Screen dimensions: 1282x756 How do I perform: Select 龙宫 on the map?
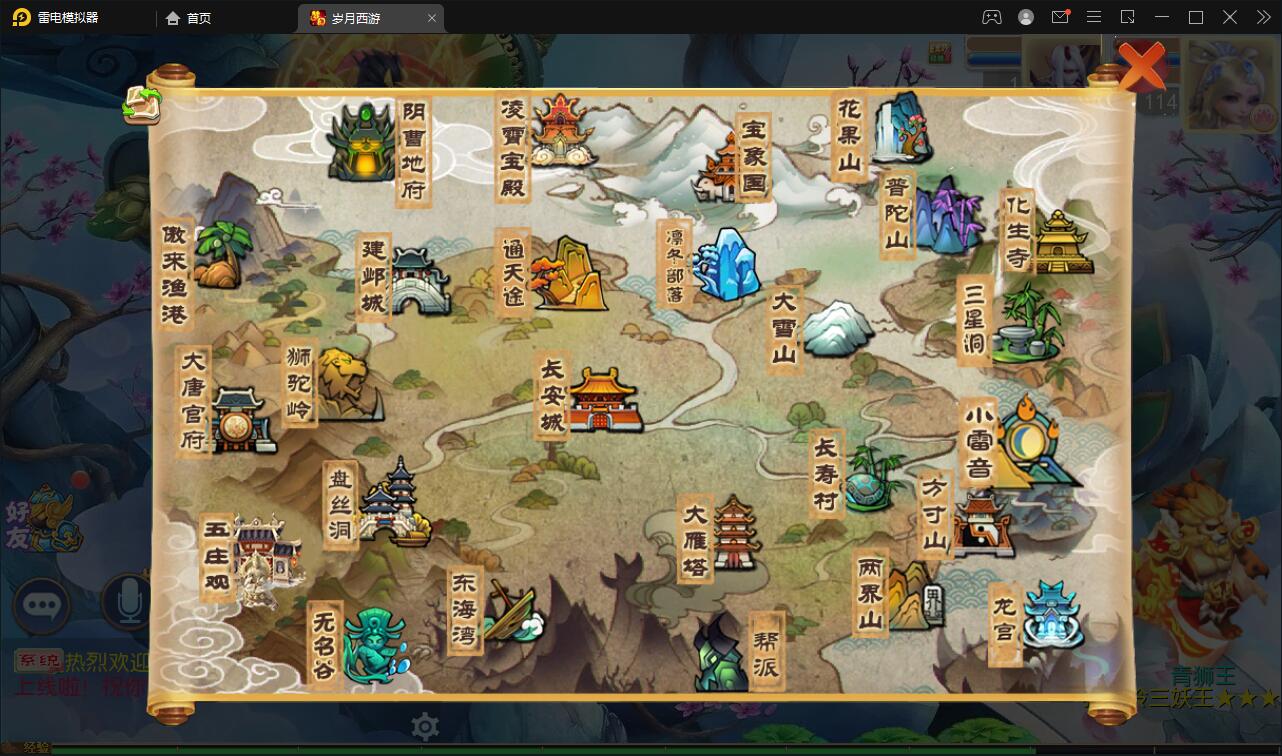(1052, 613)
